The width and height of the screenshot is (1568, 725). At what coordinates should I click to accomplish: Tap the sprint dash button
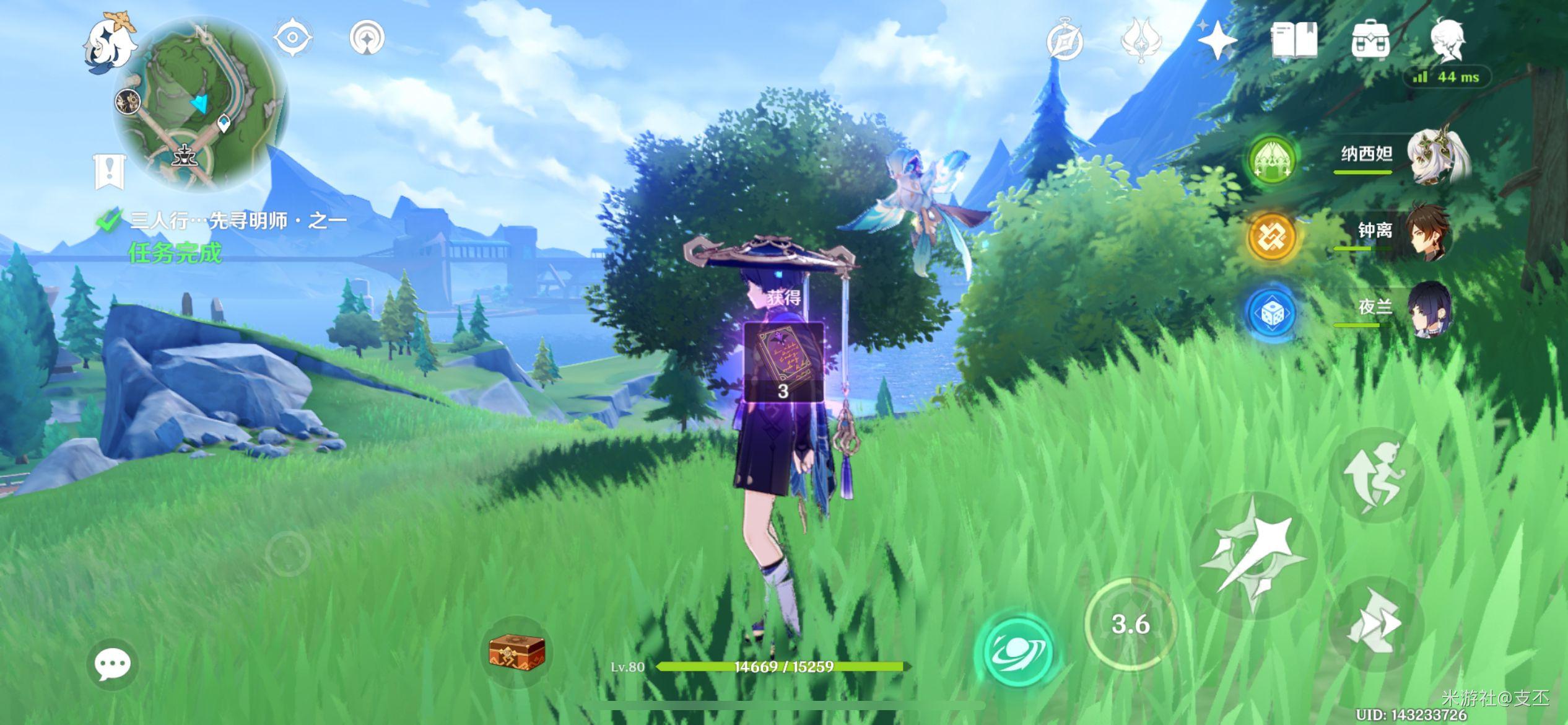click(x=1376, y=622)
